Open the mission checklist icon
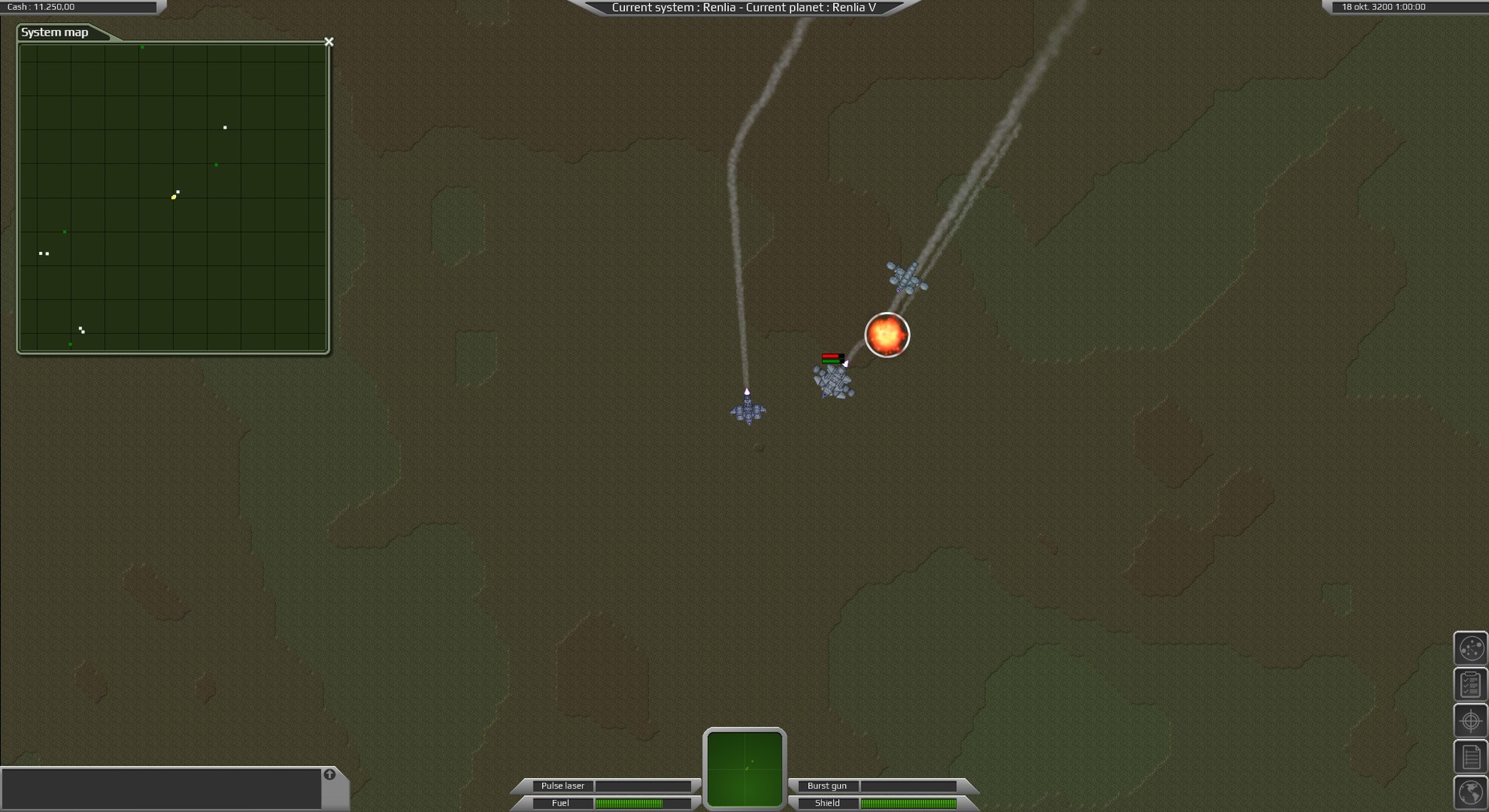This screenshot has width=1489, height=812. click(x=1470, y=683)
